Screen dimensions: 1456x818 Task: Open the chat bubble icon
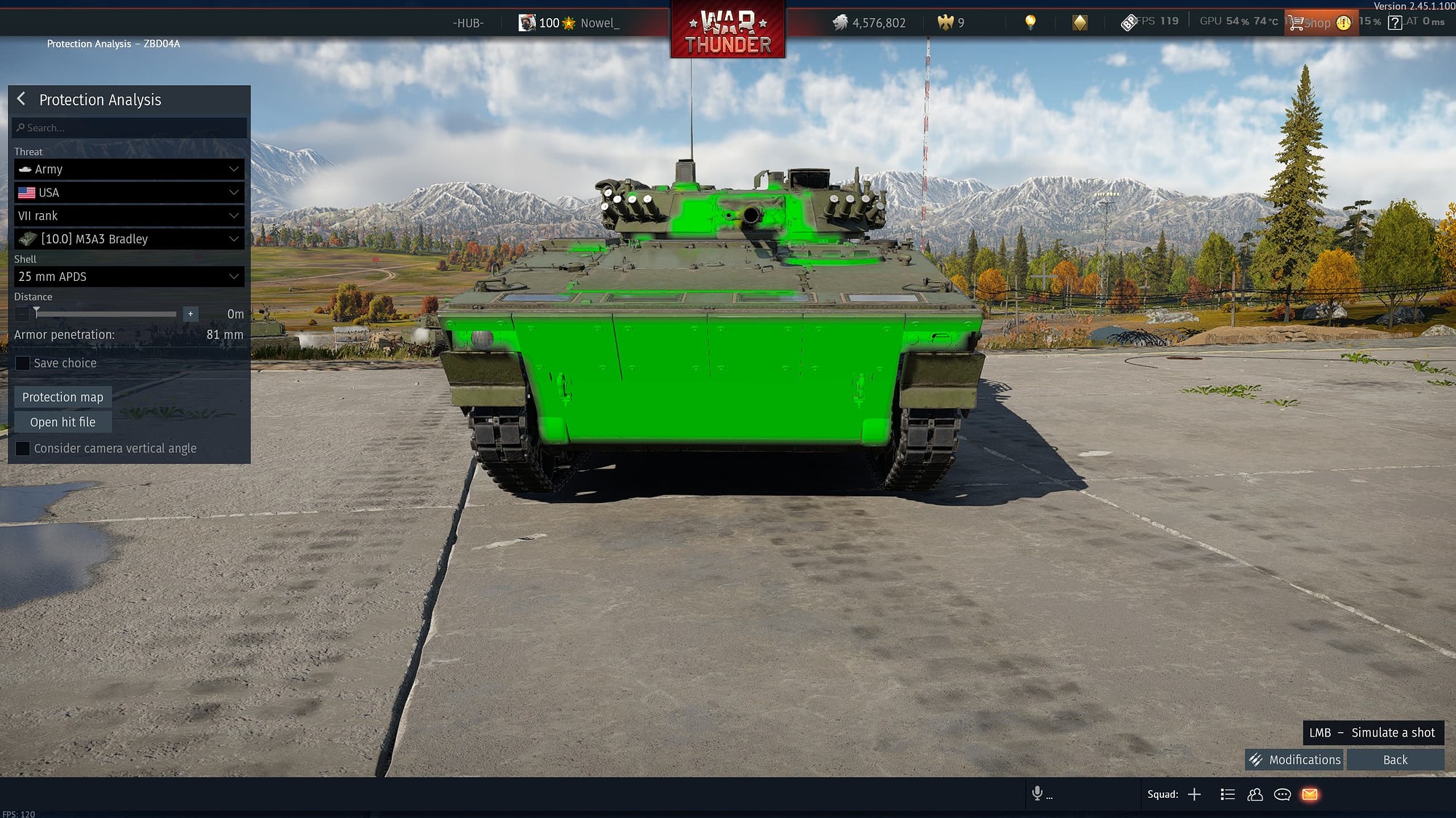pos(1282,794)
